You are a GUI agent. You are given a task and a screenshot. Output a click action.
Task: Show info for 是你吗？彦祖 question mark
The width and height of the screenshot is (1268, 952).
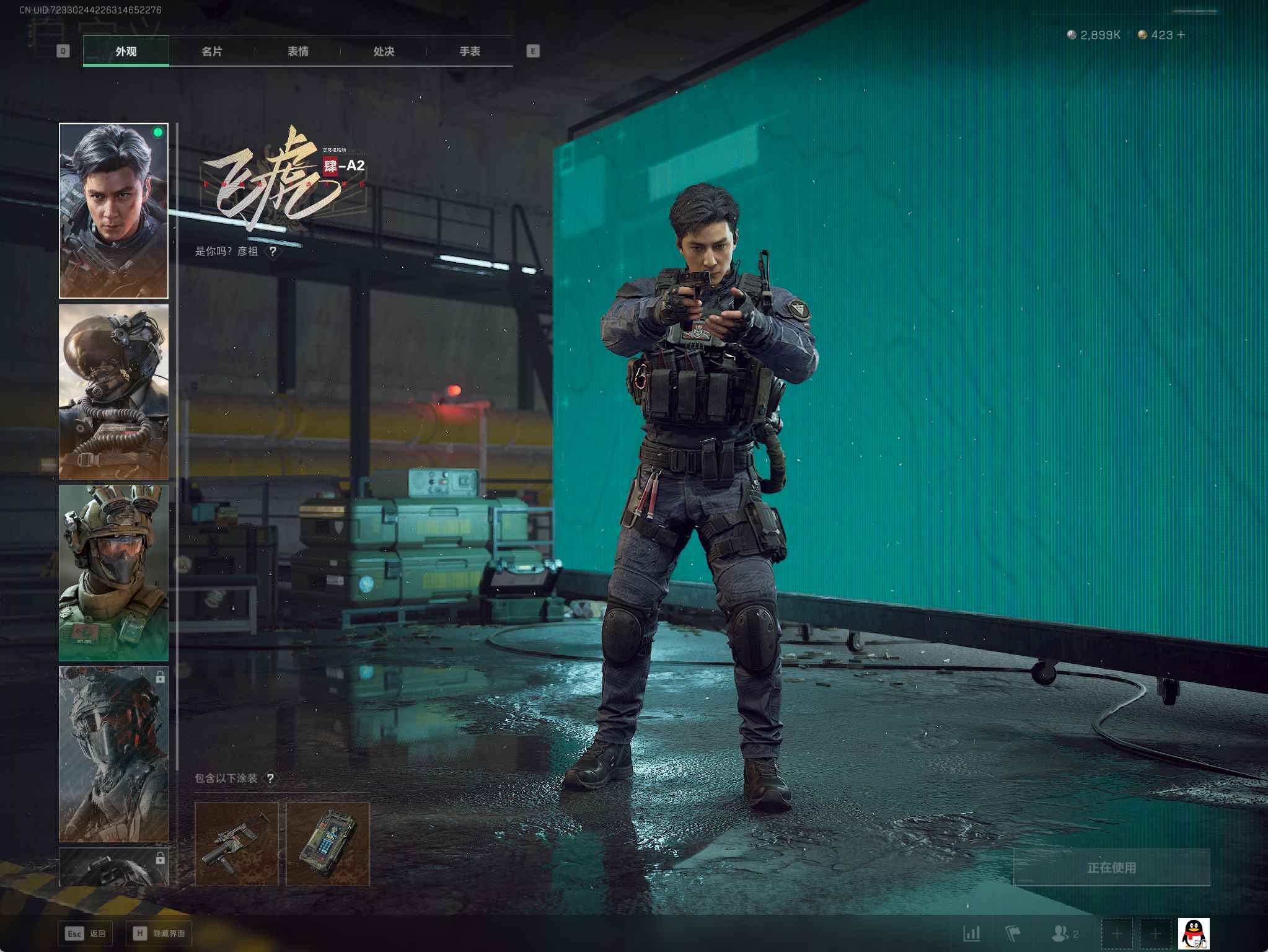pyautogui.click(x=273, y=252)
